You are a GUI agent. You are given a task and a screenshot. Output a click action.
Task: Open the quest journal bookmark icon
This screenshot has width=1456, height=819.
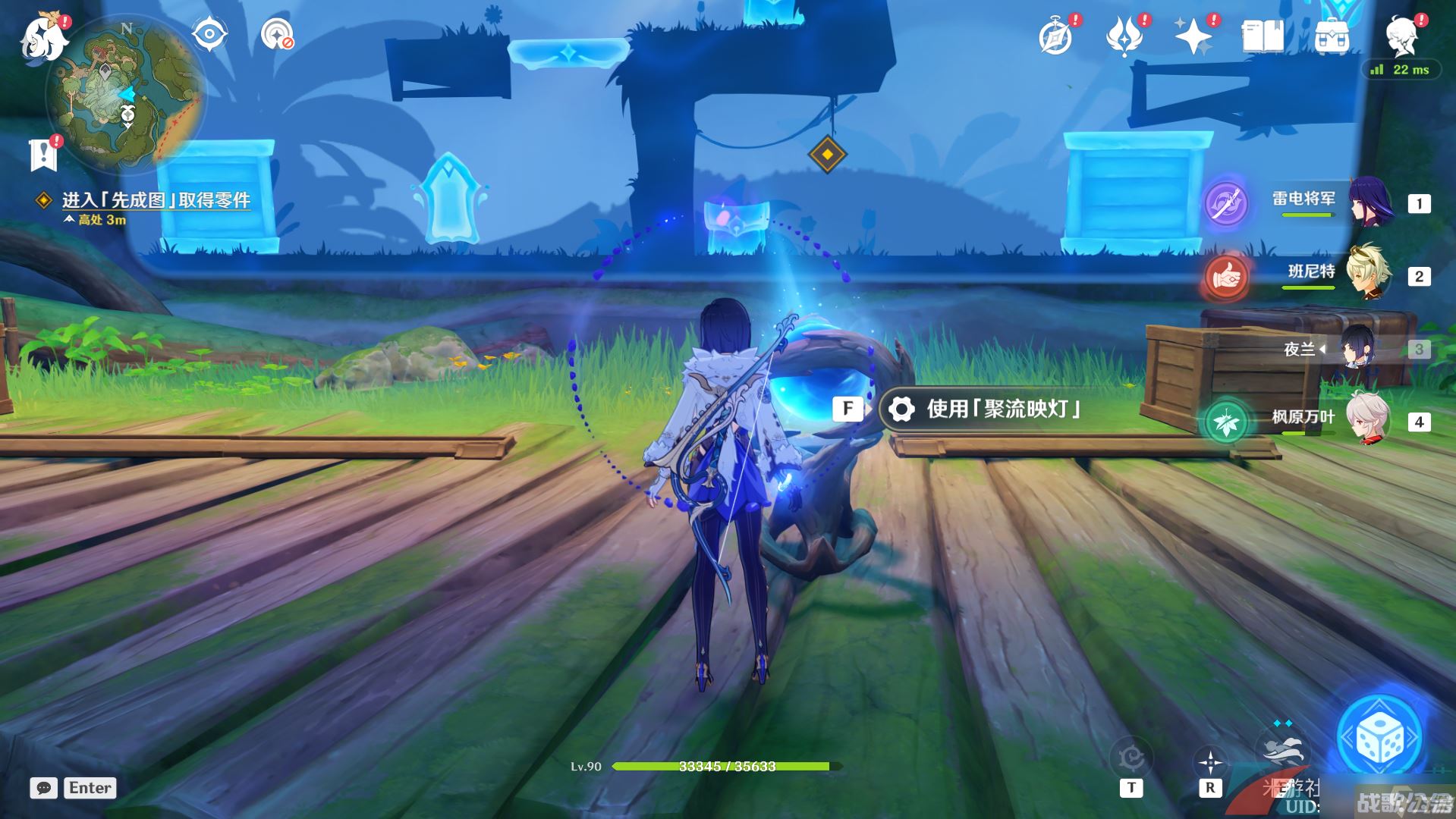click(x=43, y=155)
